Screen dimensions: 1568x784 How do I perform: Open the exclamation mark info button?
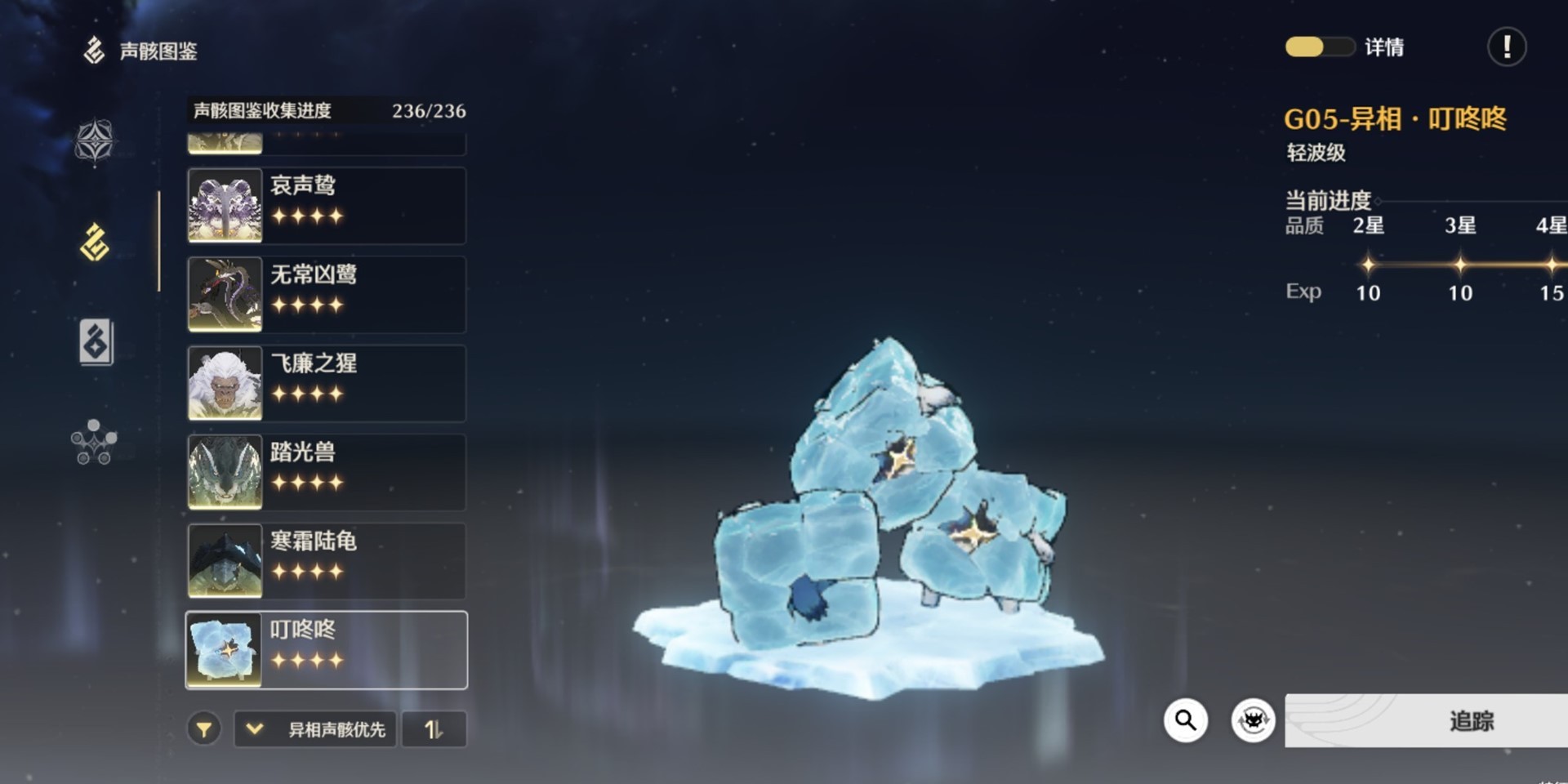click(x=1506, y=47)
